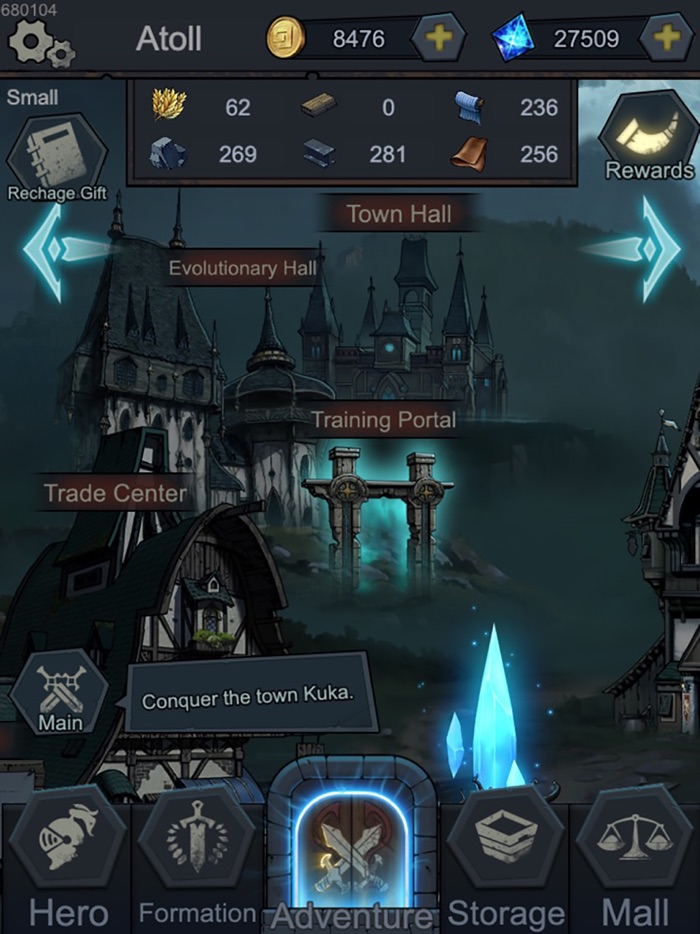Open the Rewards horn icon

(x=648, y=138)
